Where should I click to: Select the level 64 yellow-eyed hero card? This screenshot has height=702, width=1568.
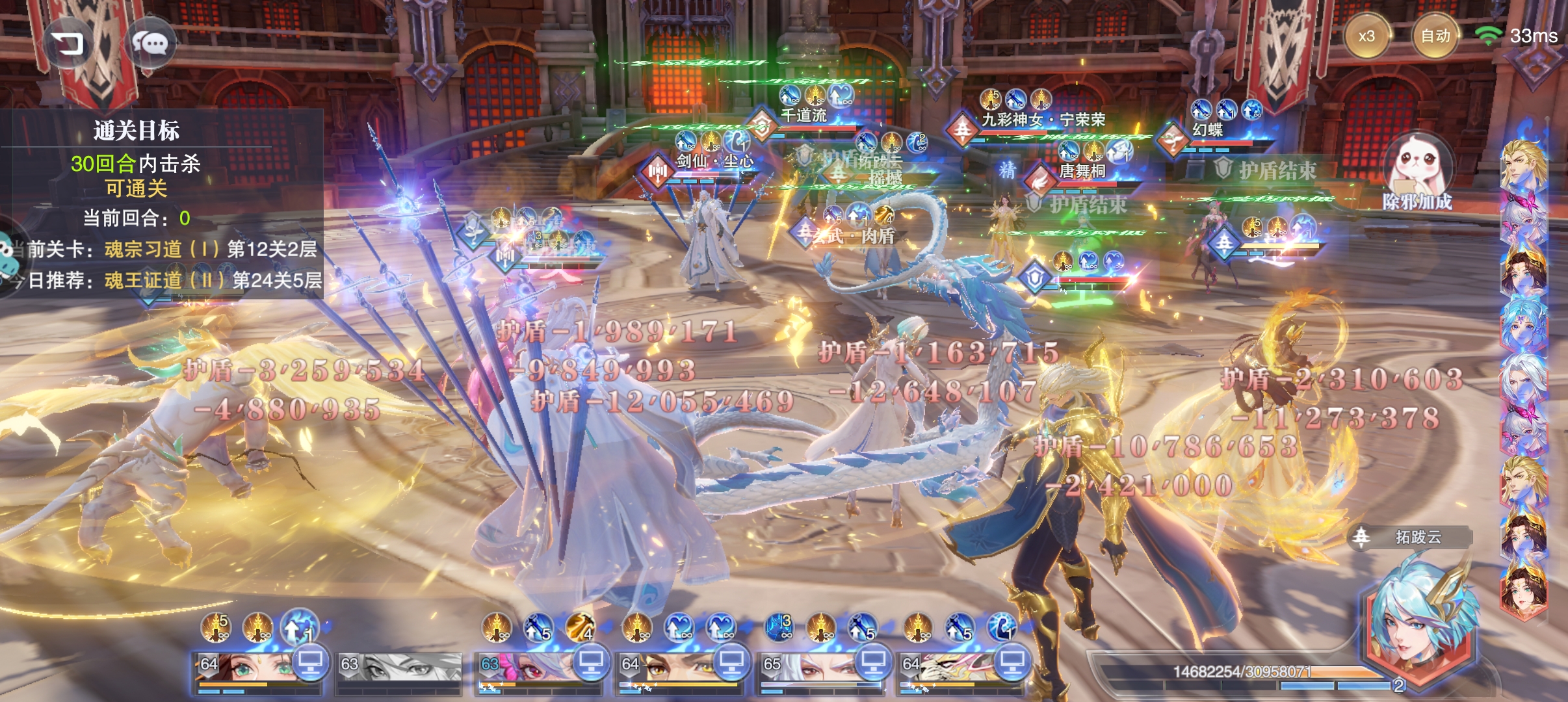click(x=670, y=671)
